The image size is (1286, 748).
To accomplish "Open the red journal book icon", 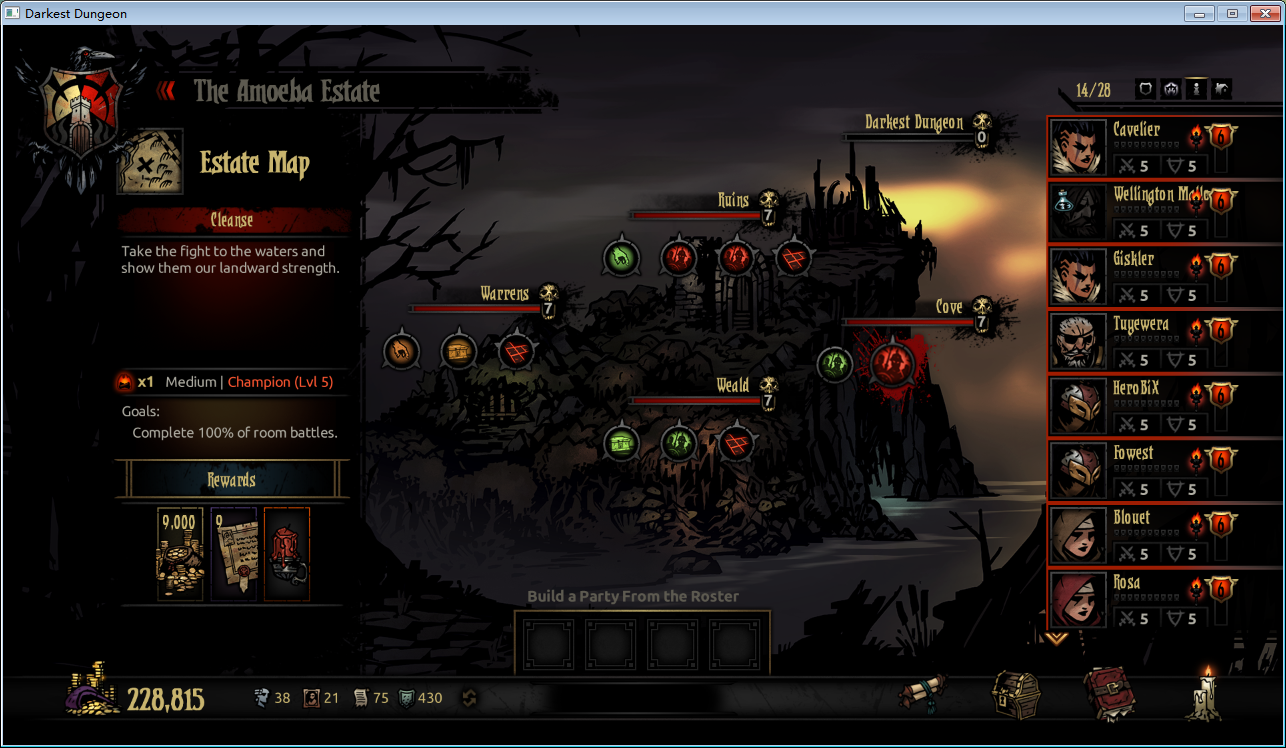I will (x=1108, y=694).
